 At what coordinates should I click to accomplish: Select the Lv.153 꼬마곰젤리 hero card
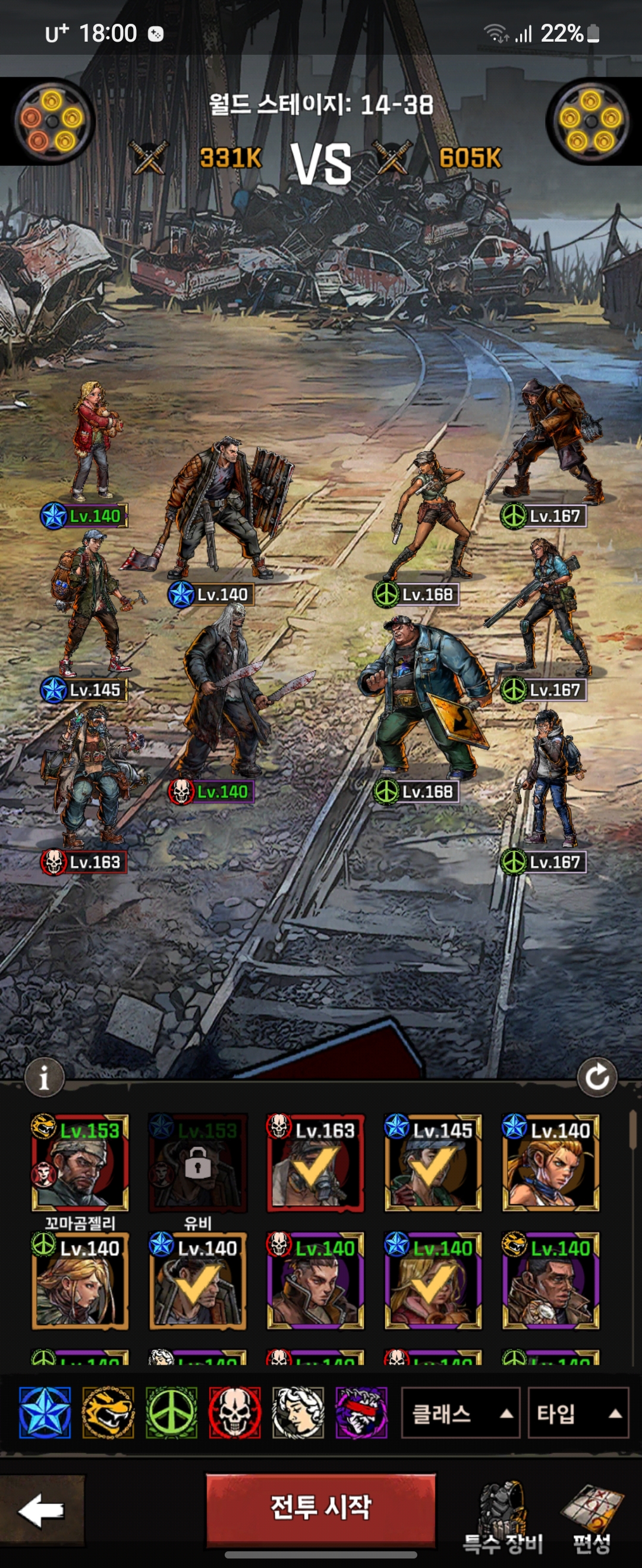80,1162
